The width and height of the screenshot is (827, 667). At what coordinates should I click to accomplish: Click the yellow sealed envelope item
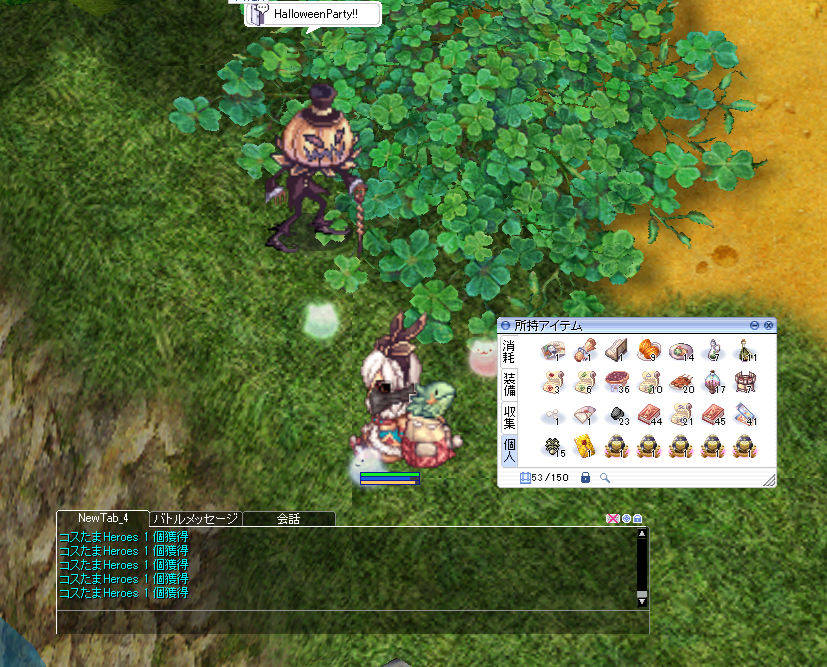[582, 446]
